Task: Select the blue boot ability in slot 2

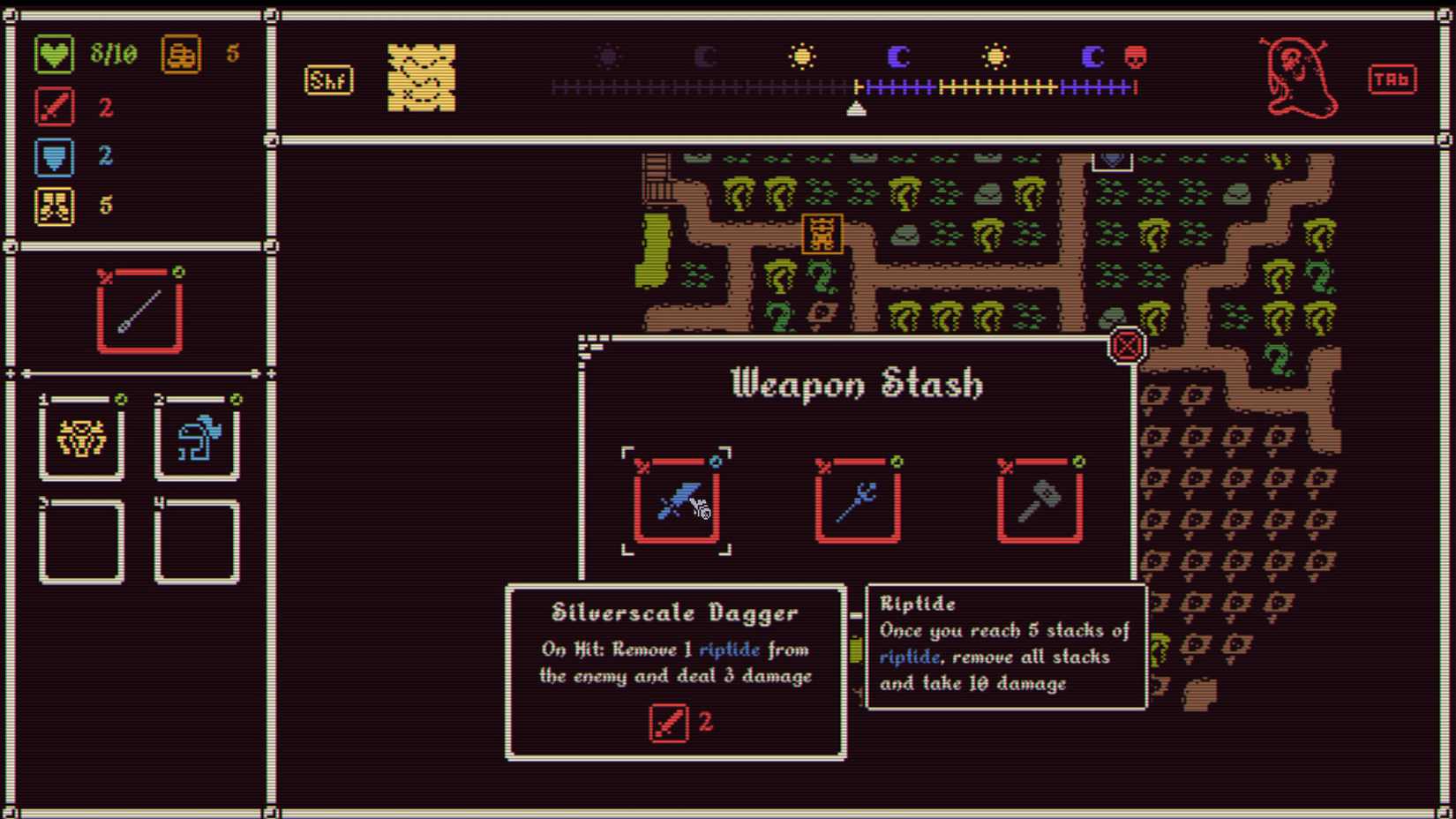Action: (196, 440)
